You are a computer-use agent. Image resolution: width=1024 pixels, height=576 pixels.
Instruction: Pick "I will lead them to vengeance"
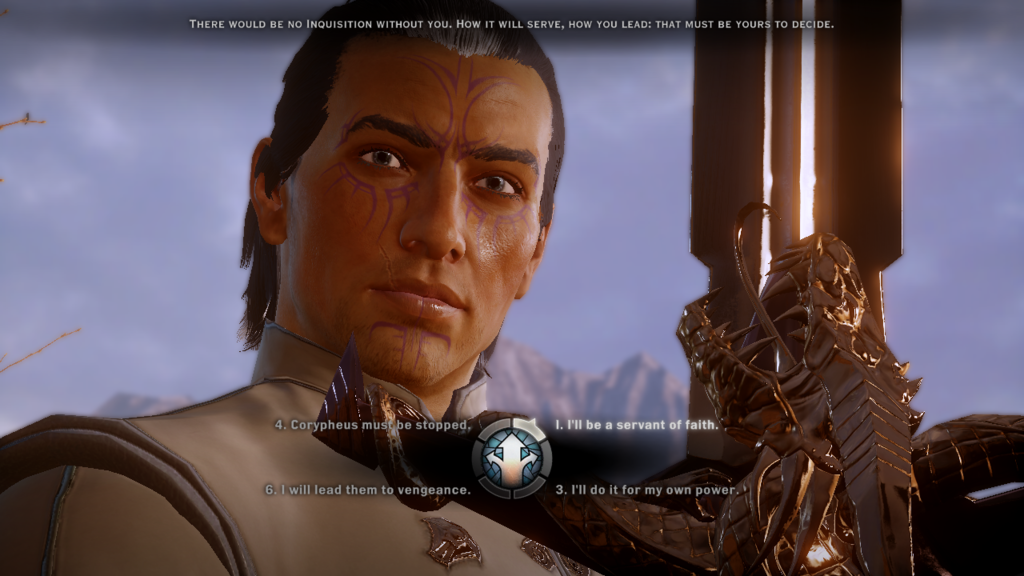click(368, 490)
